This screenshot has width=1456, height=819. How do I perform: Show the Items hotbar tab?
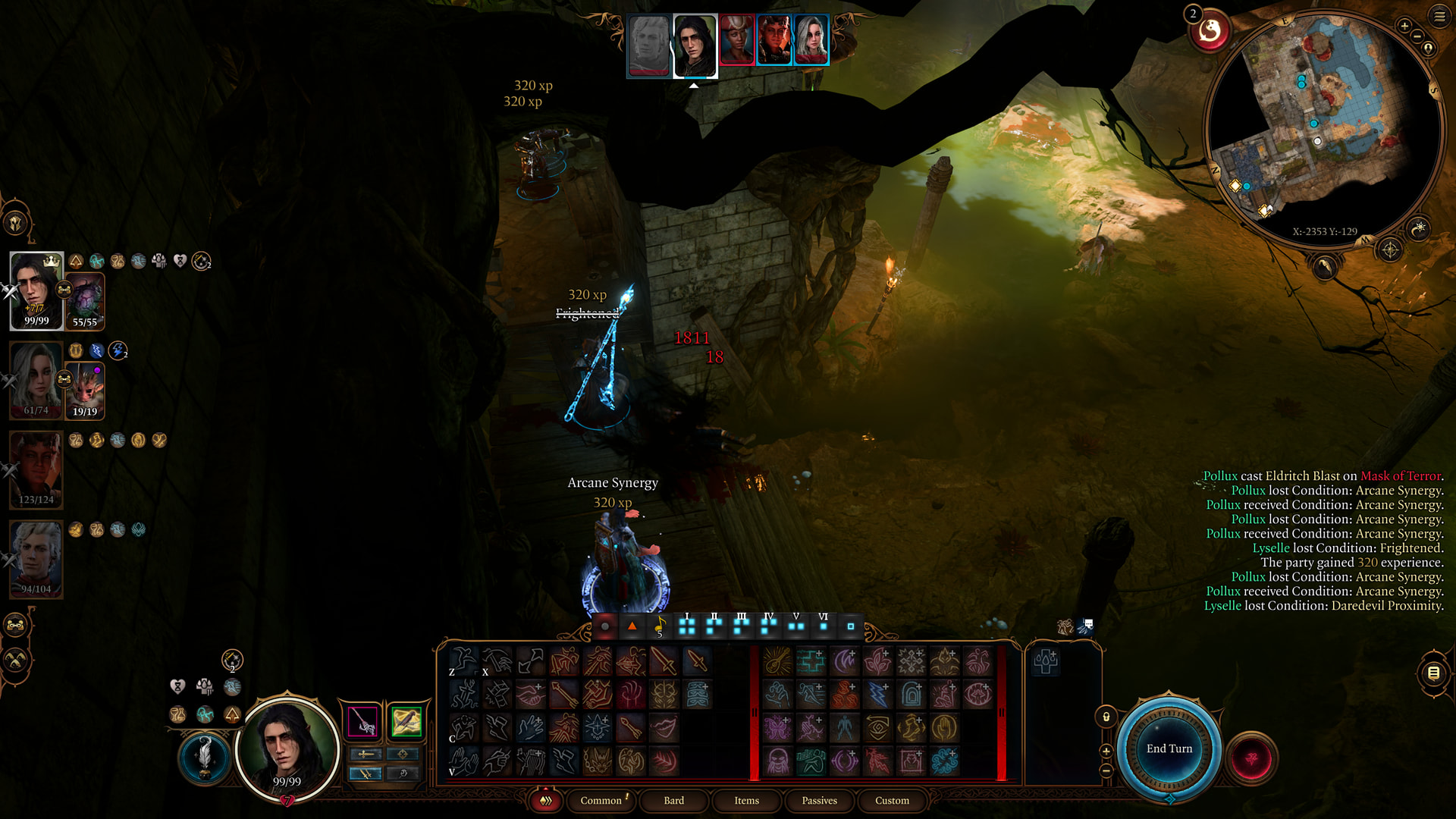click(746, 800)
